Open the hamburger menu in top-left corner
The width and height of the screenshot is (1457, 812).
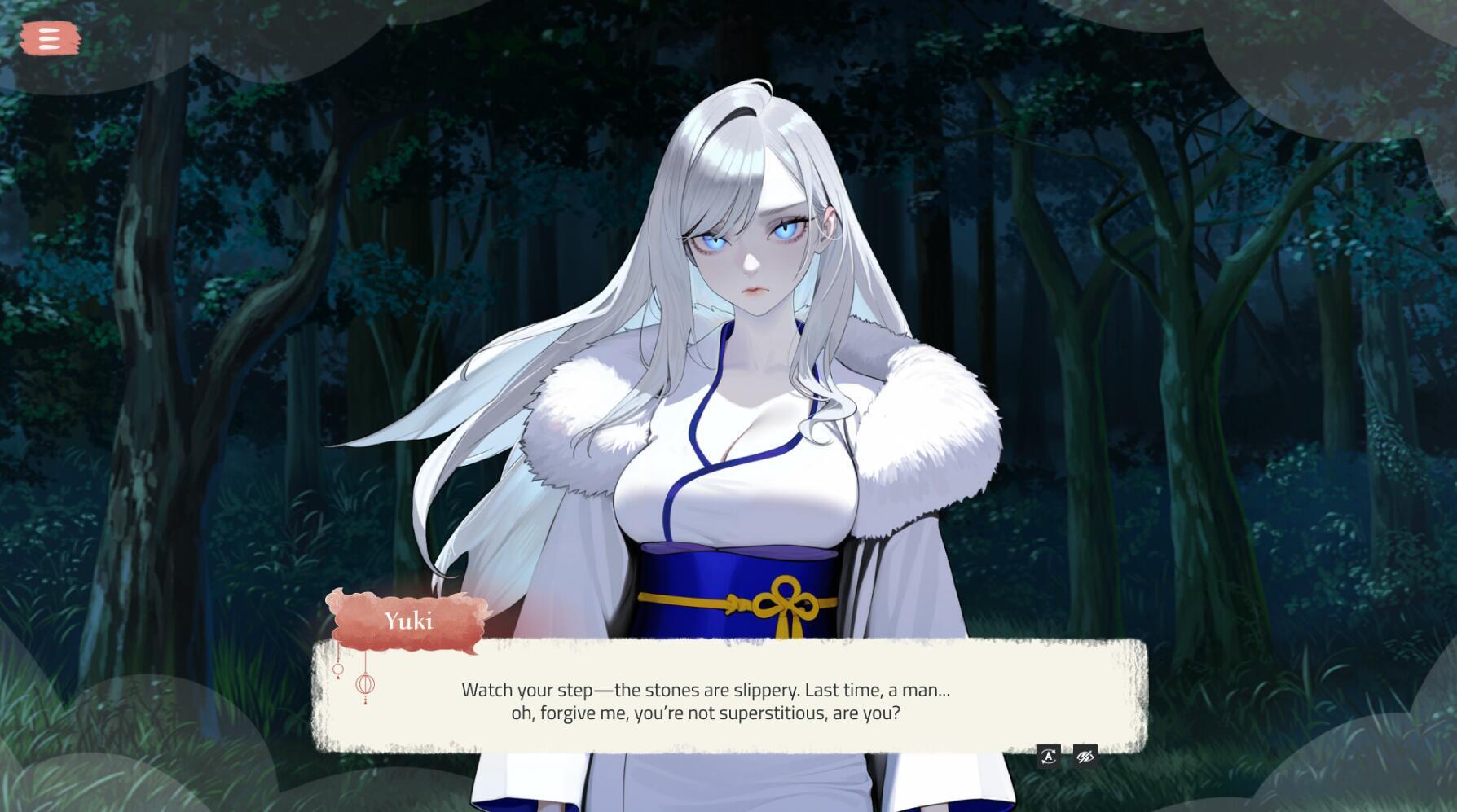point(51,38)
